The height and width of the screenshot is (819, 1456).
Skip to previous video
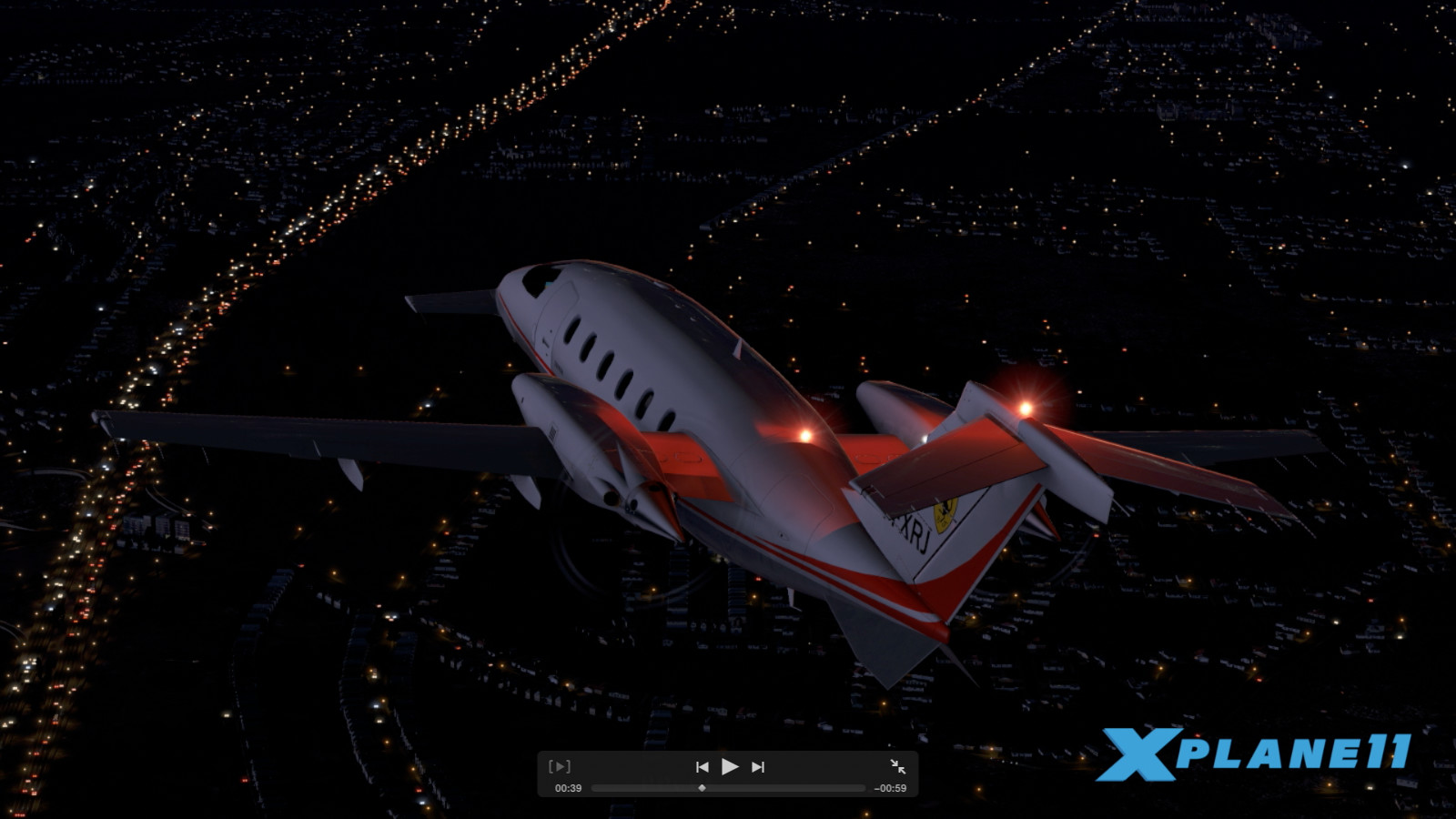coord(701,766)
